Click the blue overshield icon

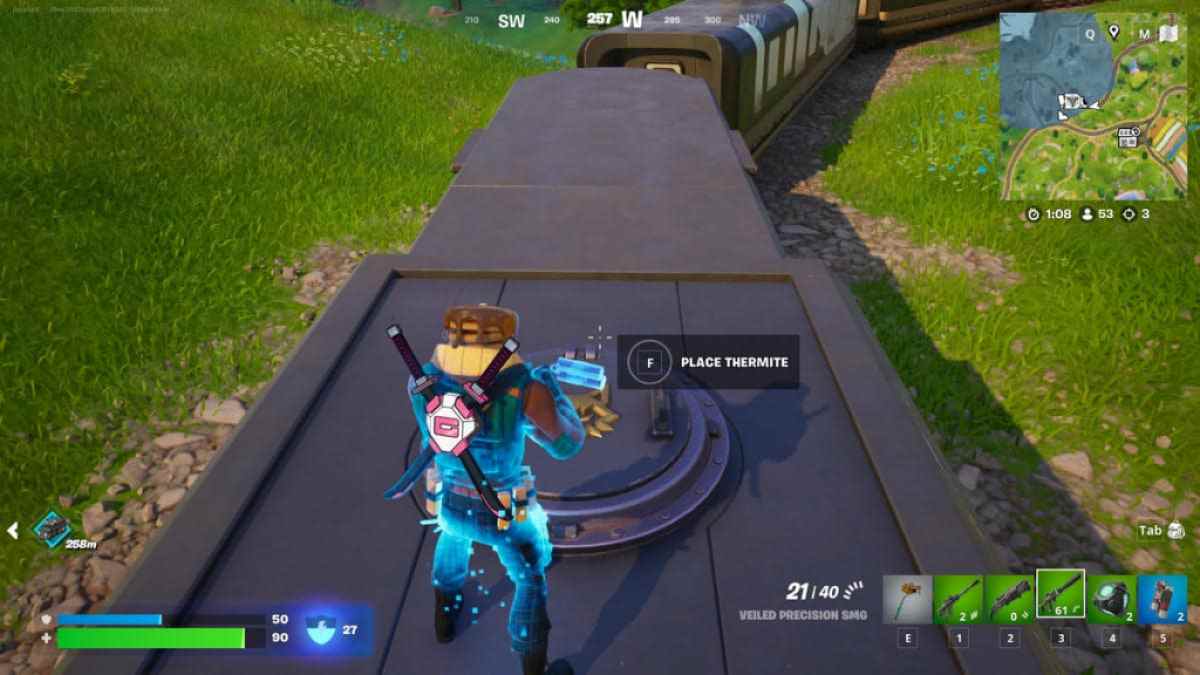[x=322, y=629]
